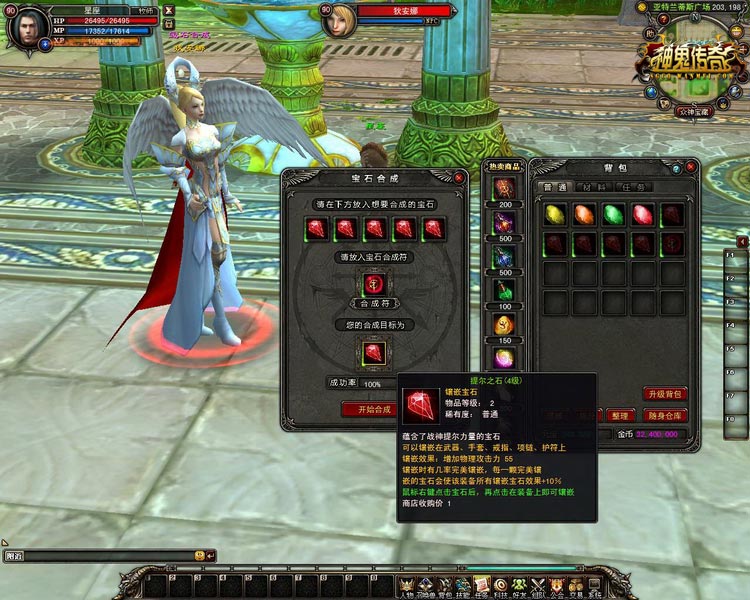Click the synthesis target gem slot
The height and width of the screenshot is (600, 750).
[x=372, y=352]
